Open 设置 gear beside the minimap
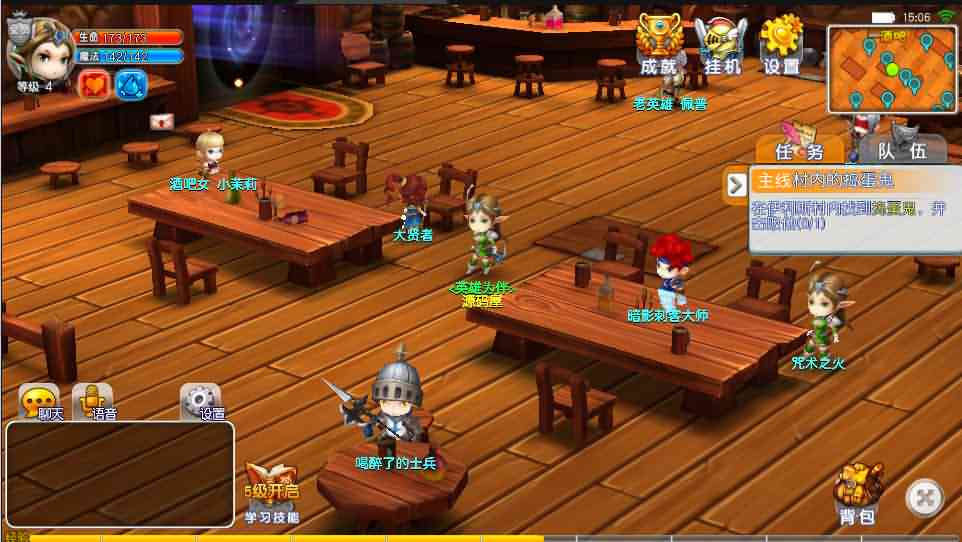The height and width of the screenshot is (542, 962). 782,46
